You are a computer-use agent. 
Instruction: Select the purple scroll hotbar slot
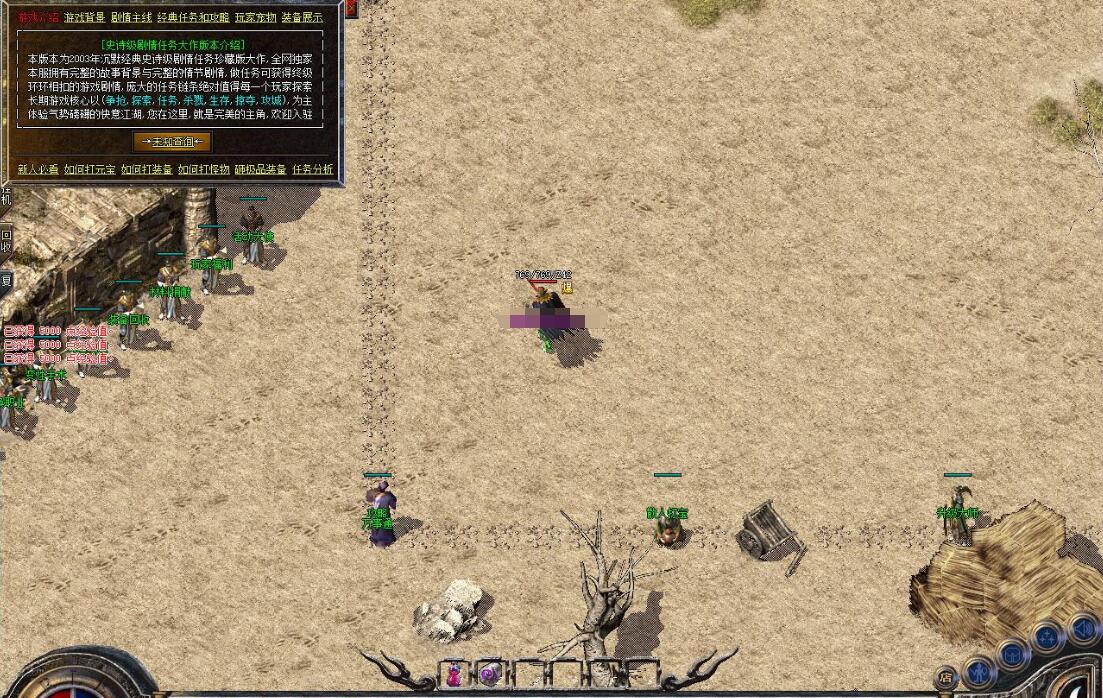(489, 674)
